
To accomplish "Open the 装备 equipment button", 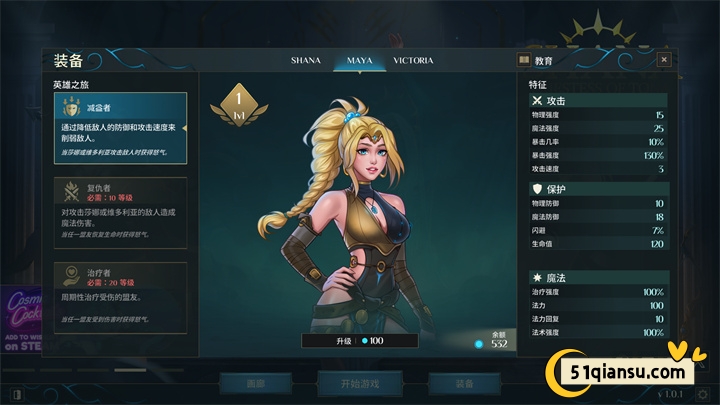I will 461,383.
